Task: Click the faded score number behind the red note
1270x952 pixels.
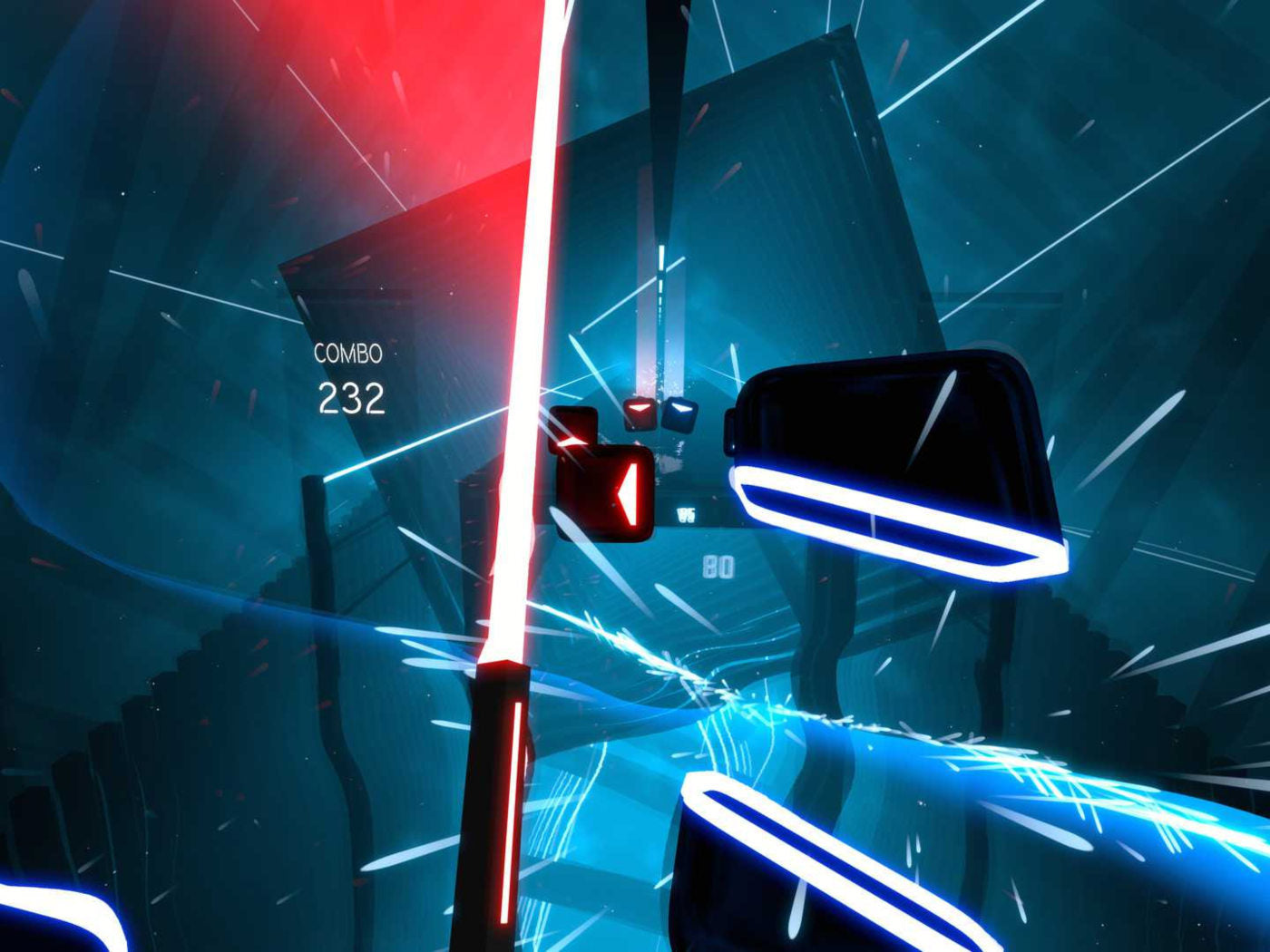Action: coord(686,513)
